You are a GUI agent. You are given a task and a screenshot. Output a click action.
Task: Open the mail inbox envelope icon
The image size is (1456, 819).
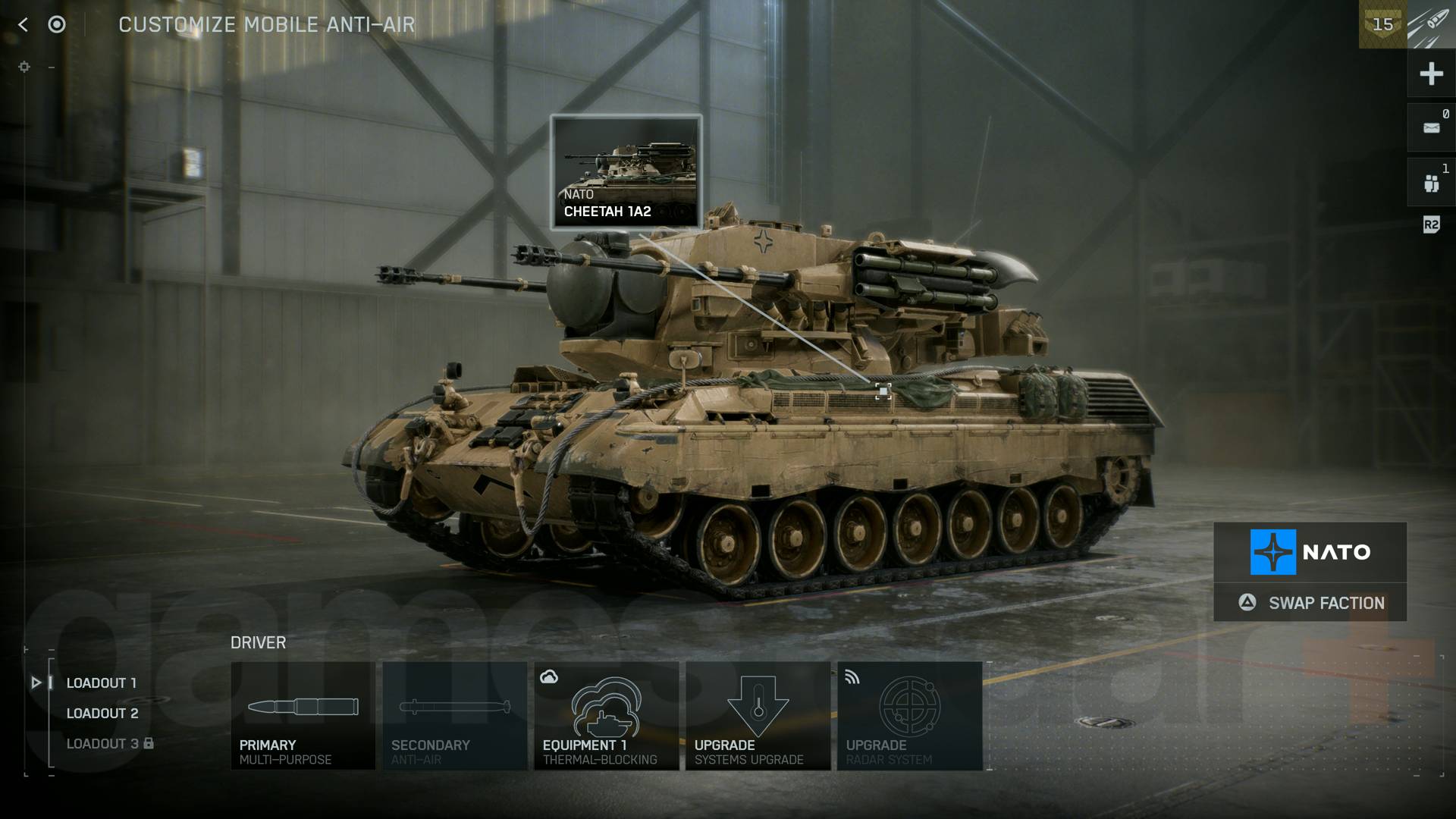coord(1432,127)
